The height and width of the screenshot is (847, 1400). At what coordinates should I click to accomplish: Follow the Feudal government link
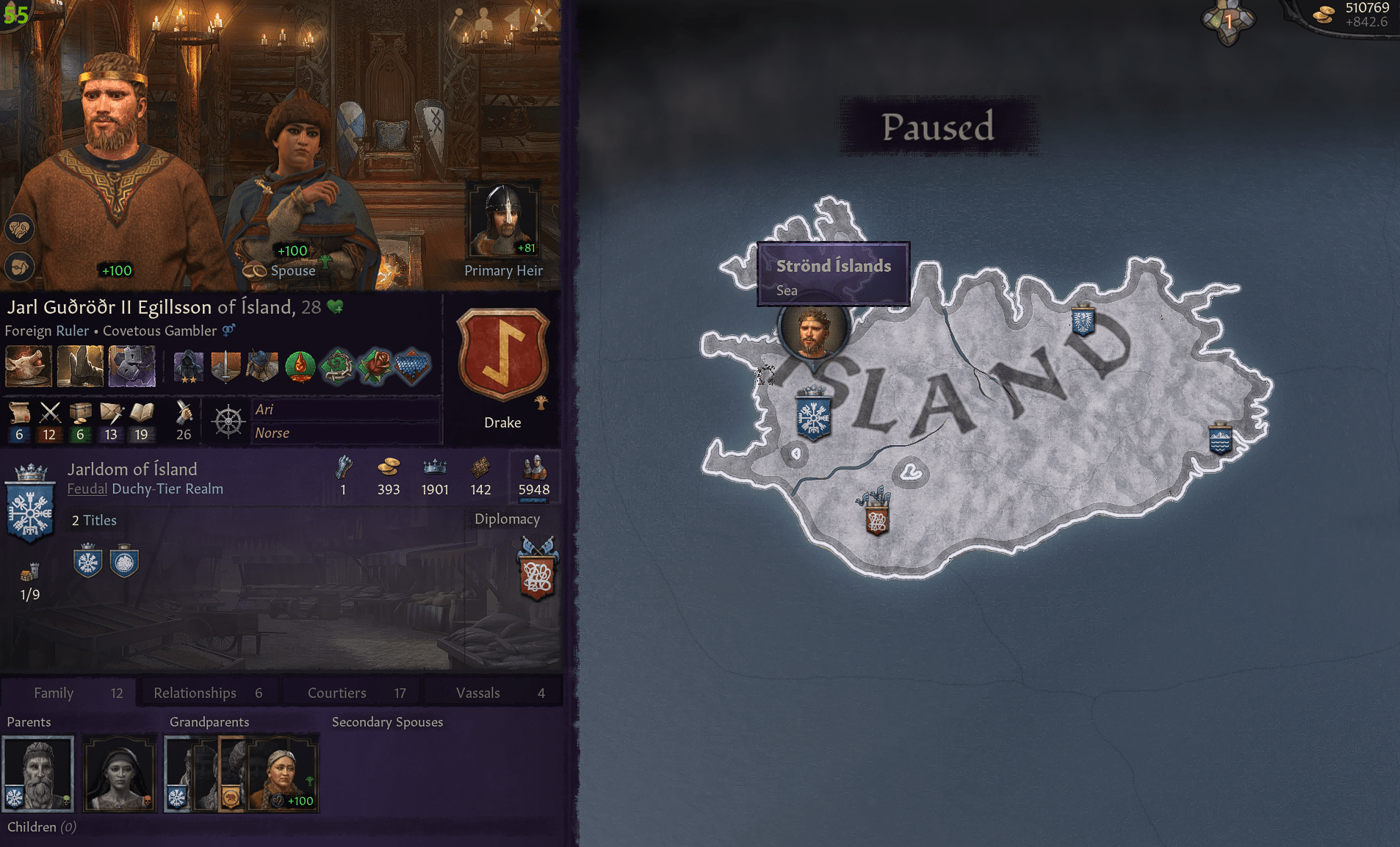tap(87, 489)
